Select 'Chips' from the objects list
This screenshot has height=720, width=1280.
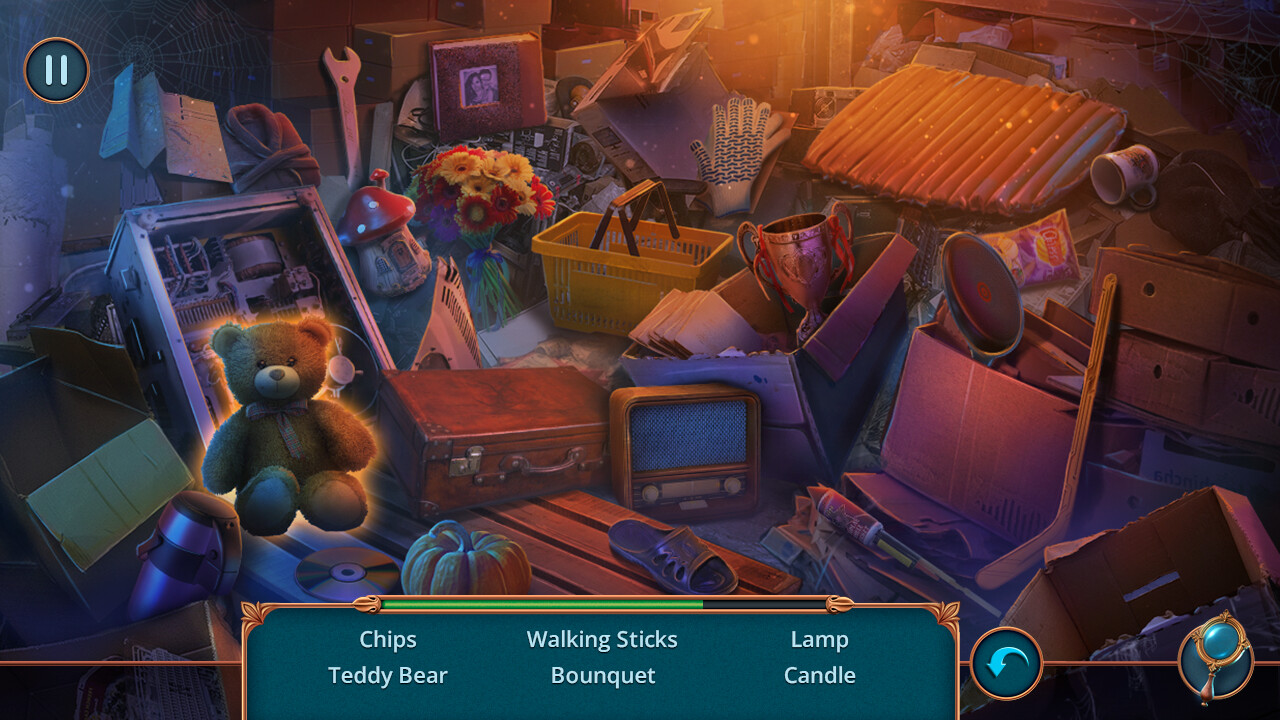[x=388, y=639]
